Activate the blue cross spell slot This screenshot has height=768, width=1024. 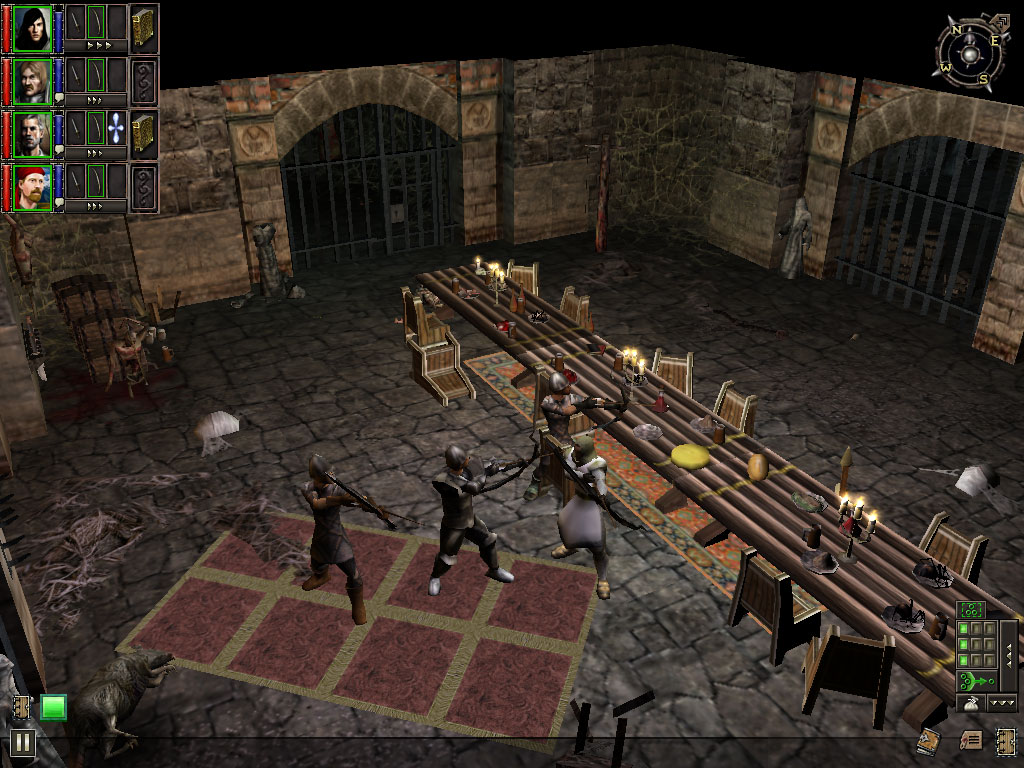click(118, 129)
